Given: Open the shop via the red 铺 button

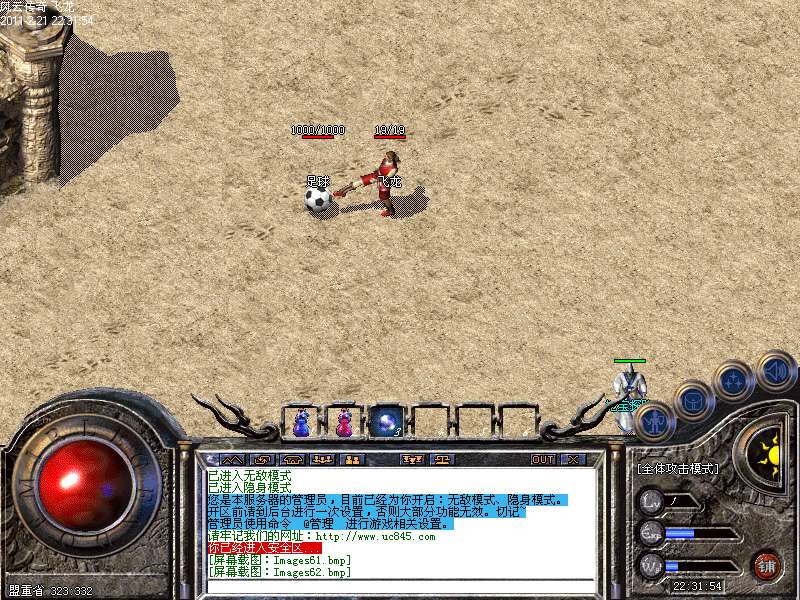Looking at the screenshot, I should tap(767, 565).
